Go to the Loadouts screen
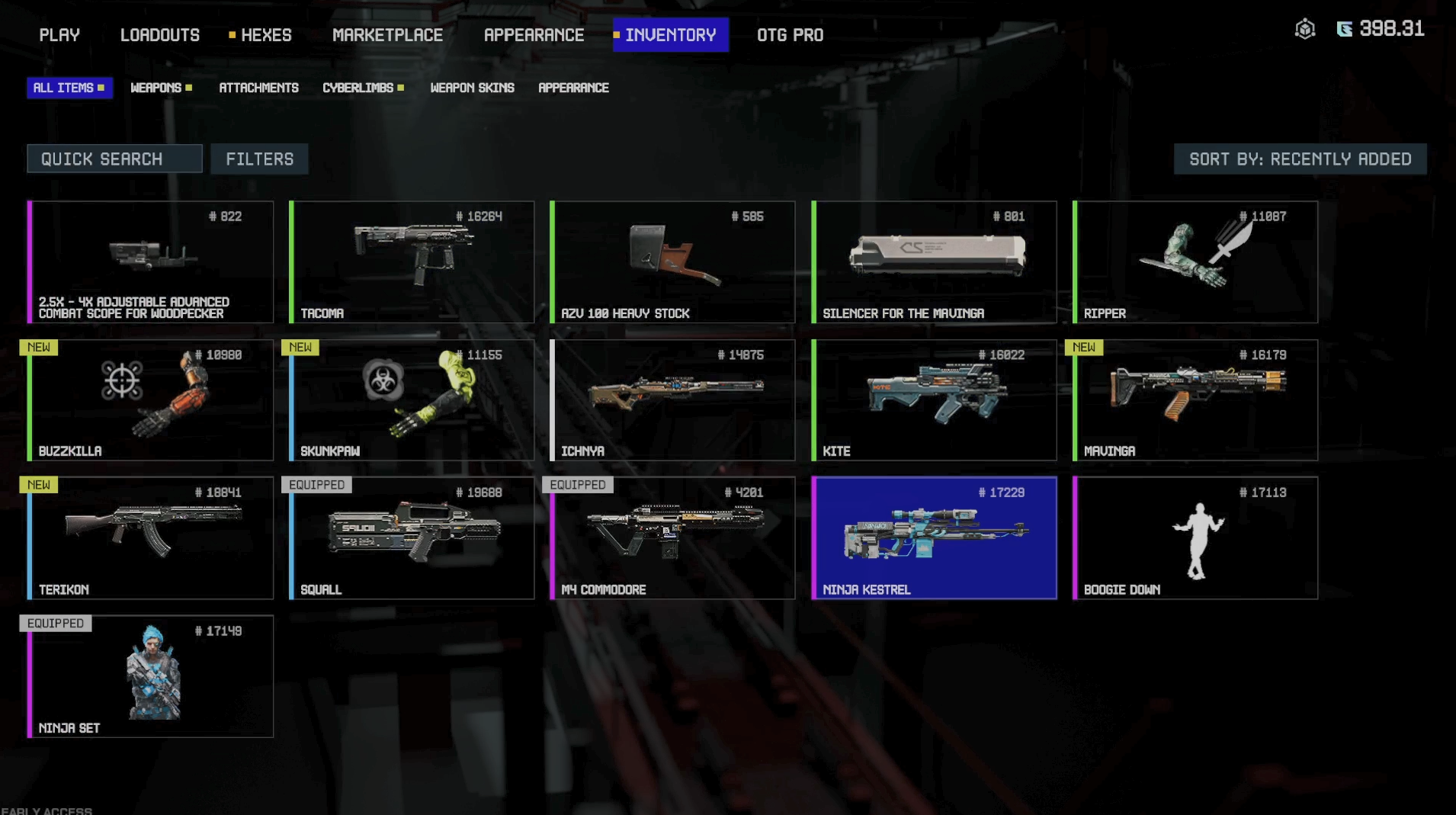 click(159, 35)
